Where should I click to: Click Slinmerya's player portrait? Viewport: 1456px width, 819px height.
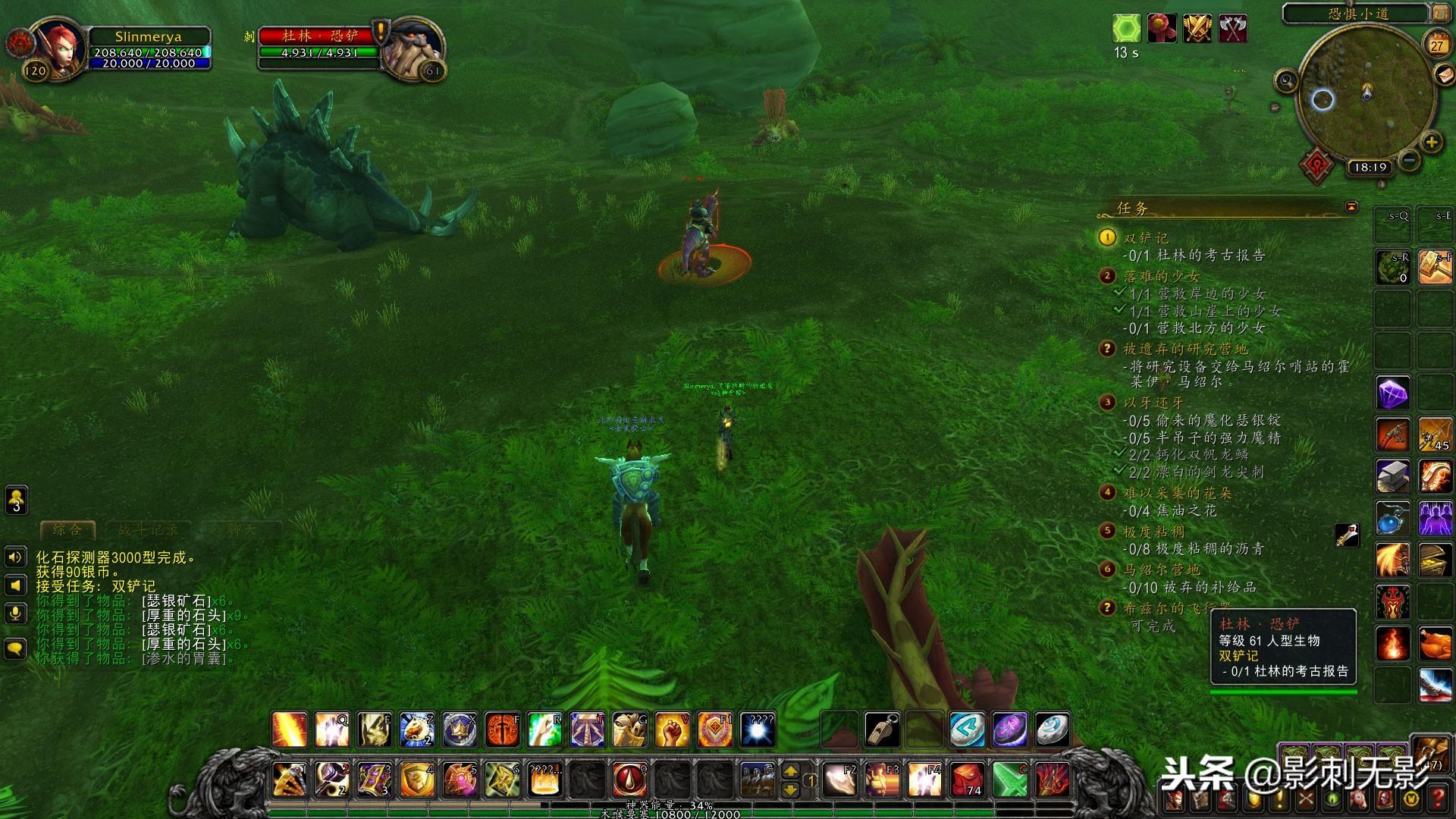[x=59, y=45]
